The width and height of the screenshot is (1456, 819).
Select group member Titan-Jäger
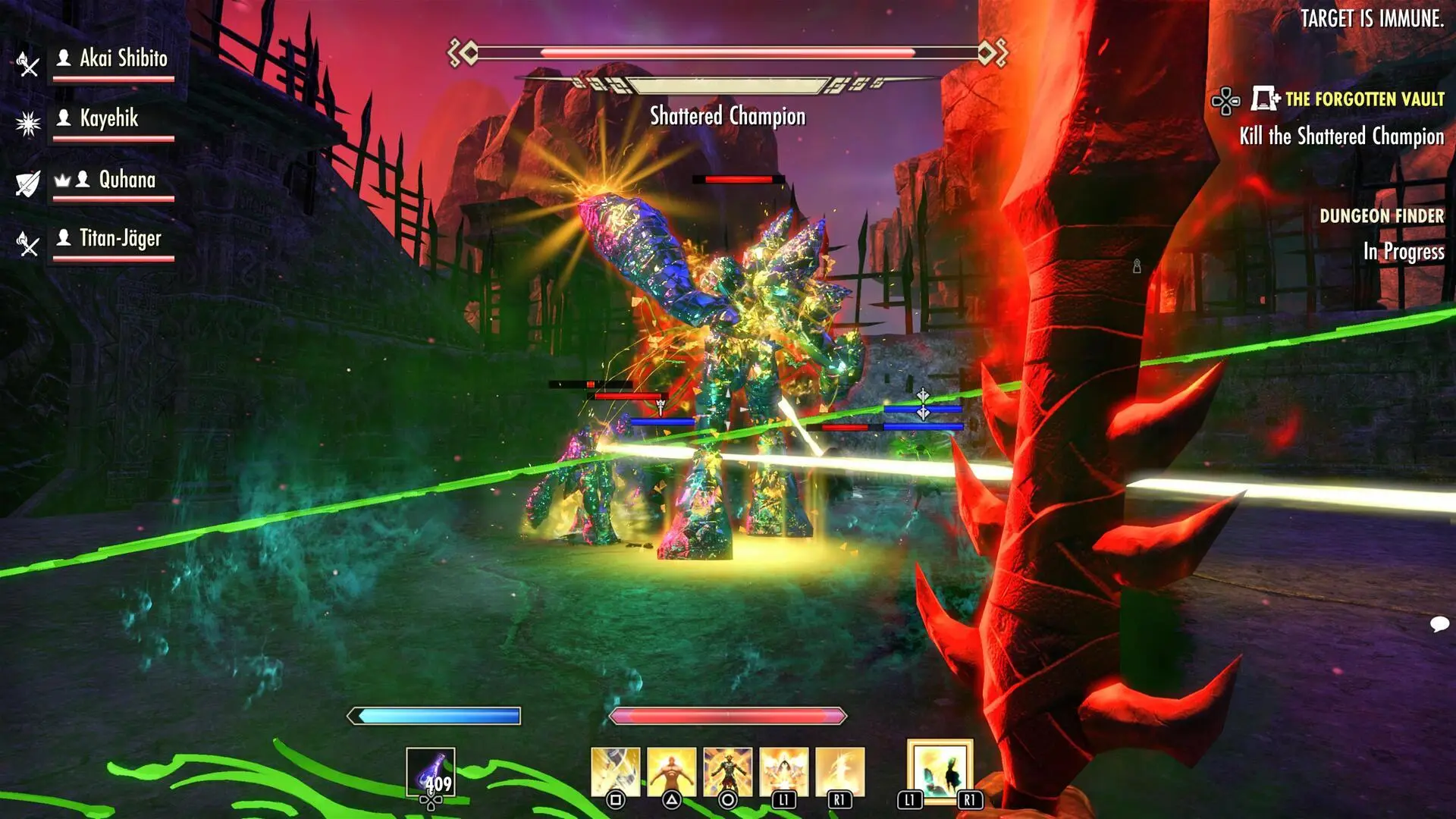pos(120,239)
